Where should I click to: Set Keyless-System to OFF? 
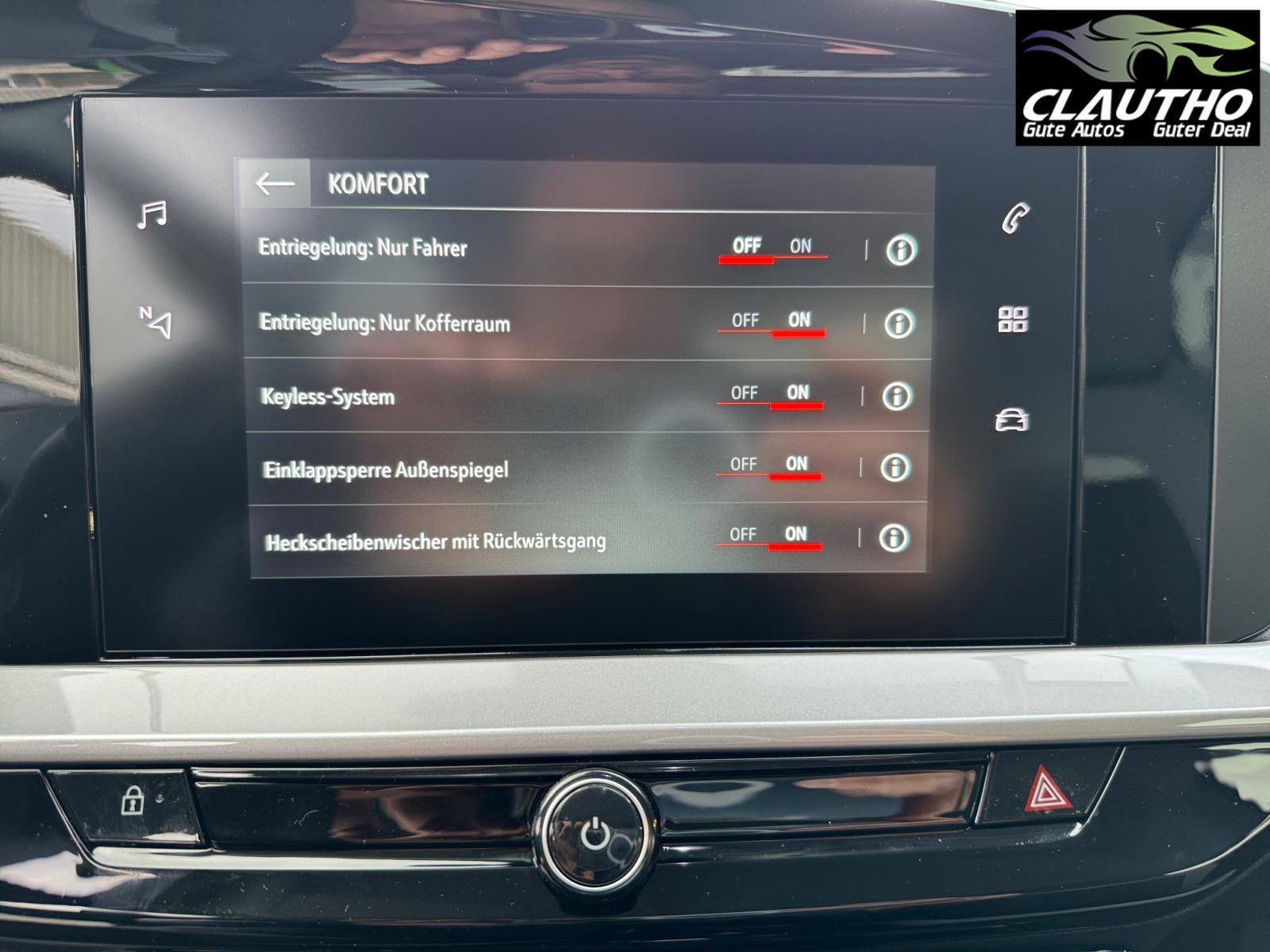pyautogui.click(x=744, y=393)
